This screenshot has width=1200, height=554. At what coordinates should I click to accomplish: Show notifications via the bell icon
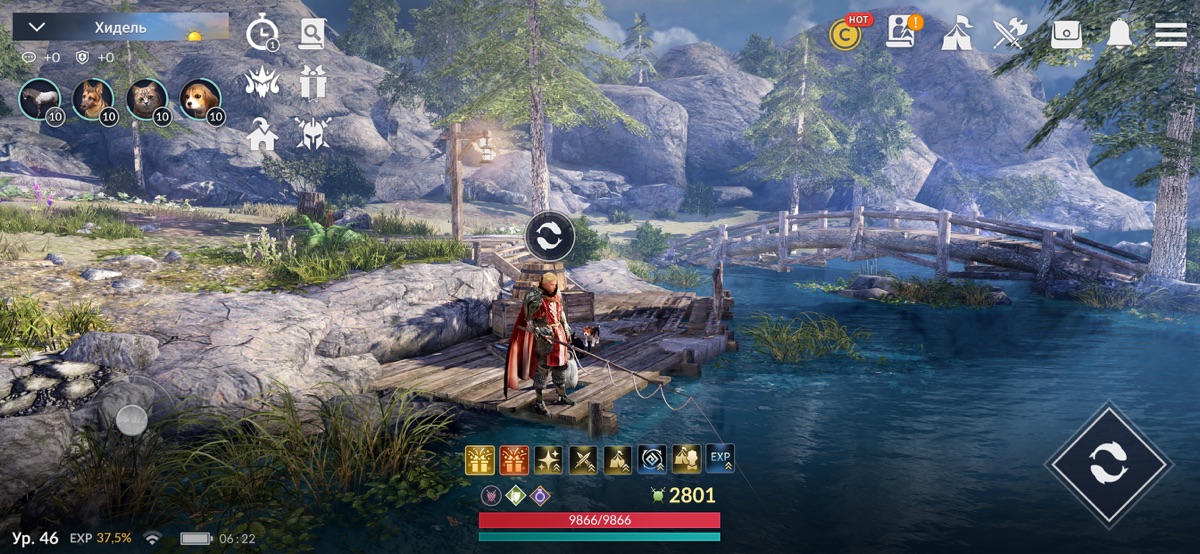[x=1119, y=34]
